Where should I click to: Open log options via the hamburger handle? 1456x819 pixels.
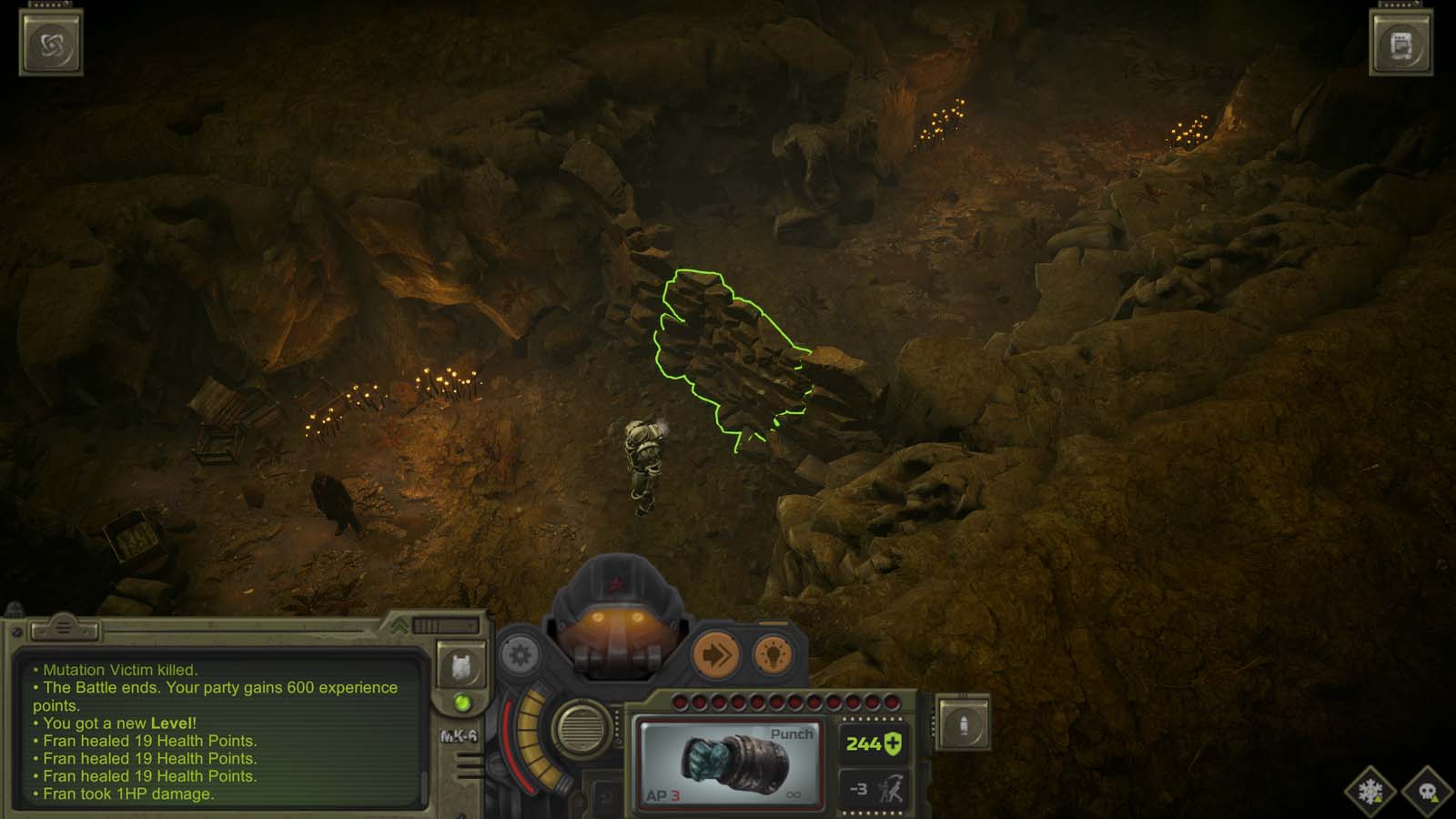point(62,626)
